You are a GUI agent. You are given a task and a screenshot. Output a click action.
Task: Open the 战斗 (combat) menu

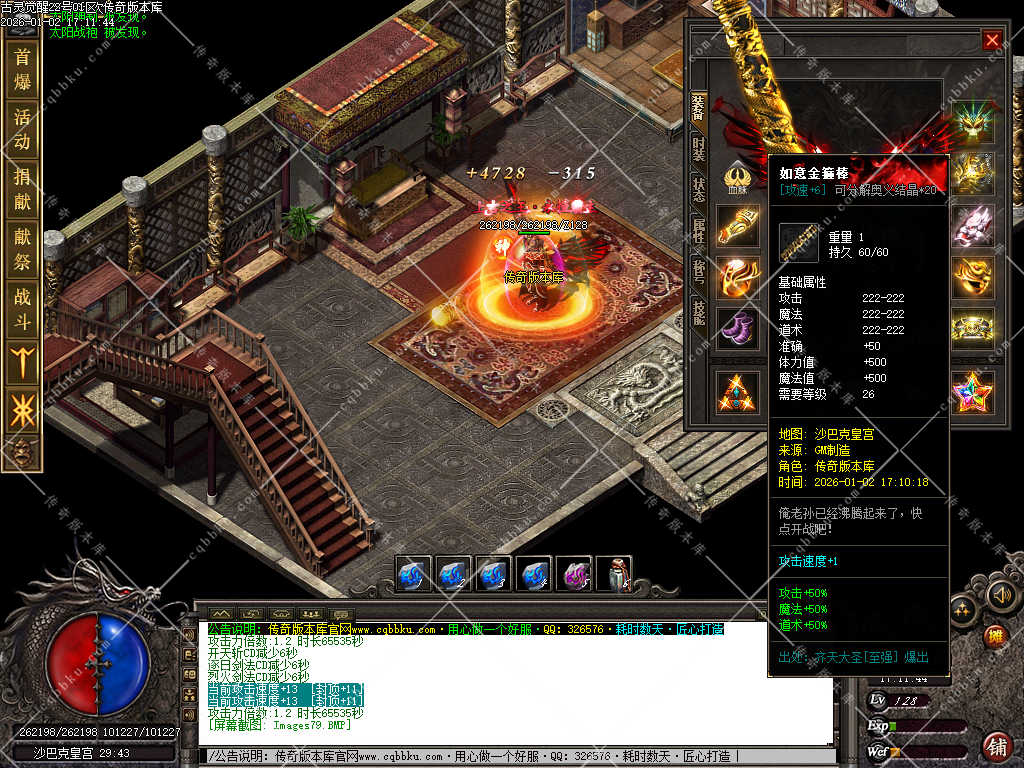pos(22,309)
